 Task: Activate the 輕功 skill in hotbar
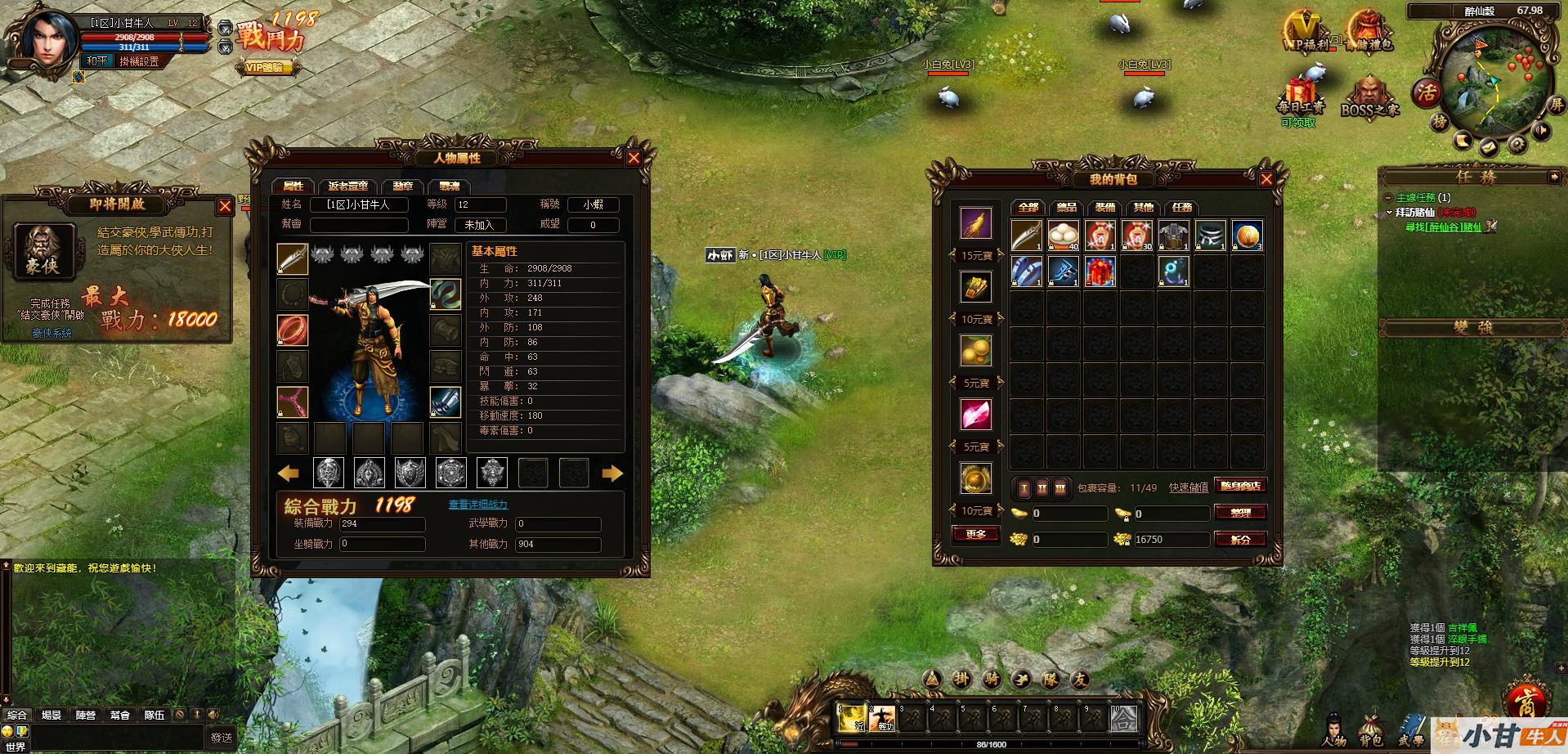coord(883,718)
